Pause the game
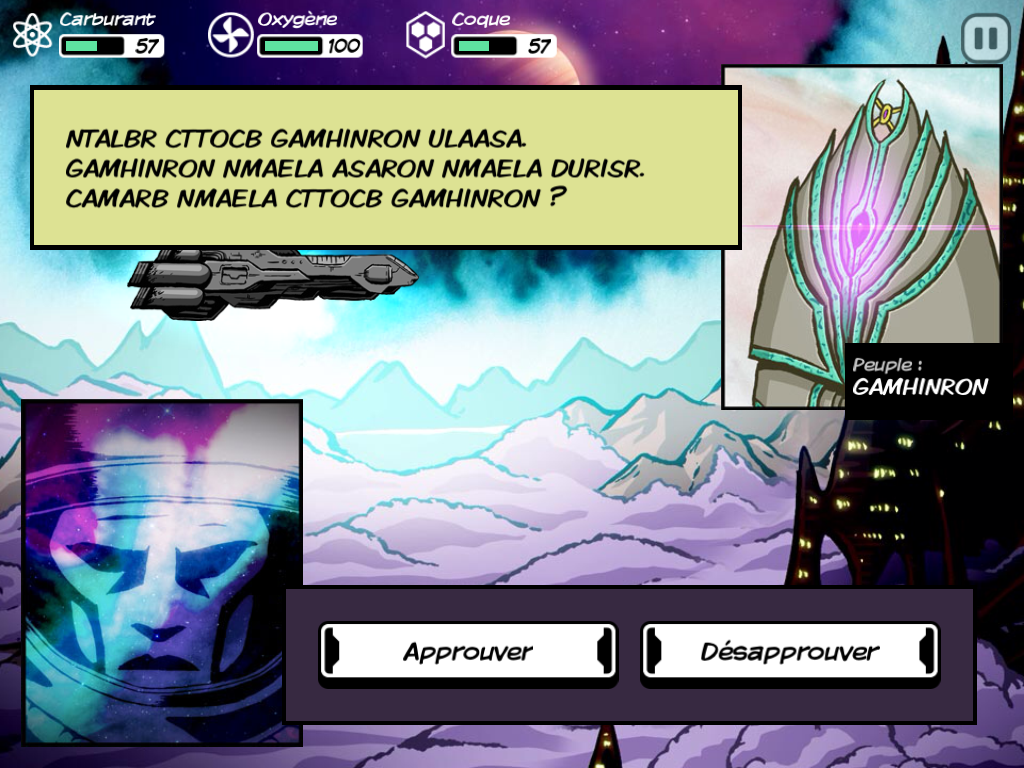This screenshot has width=1024, height=768. pos(985,39)
